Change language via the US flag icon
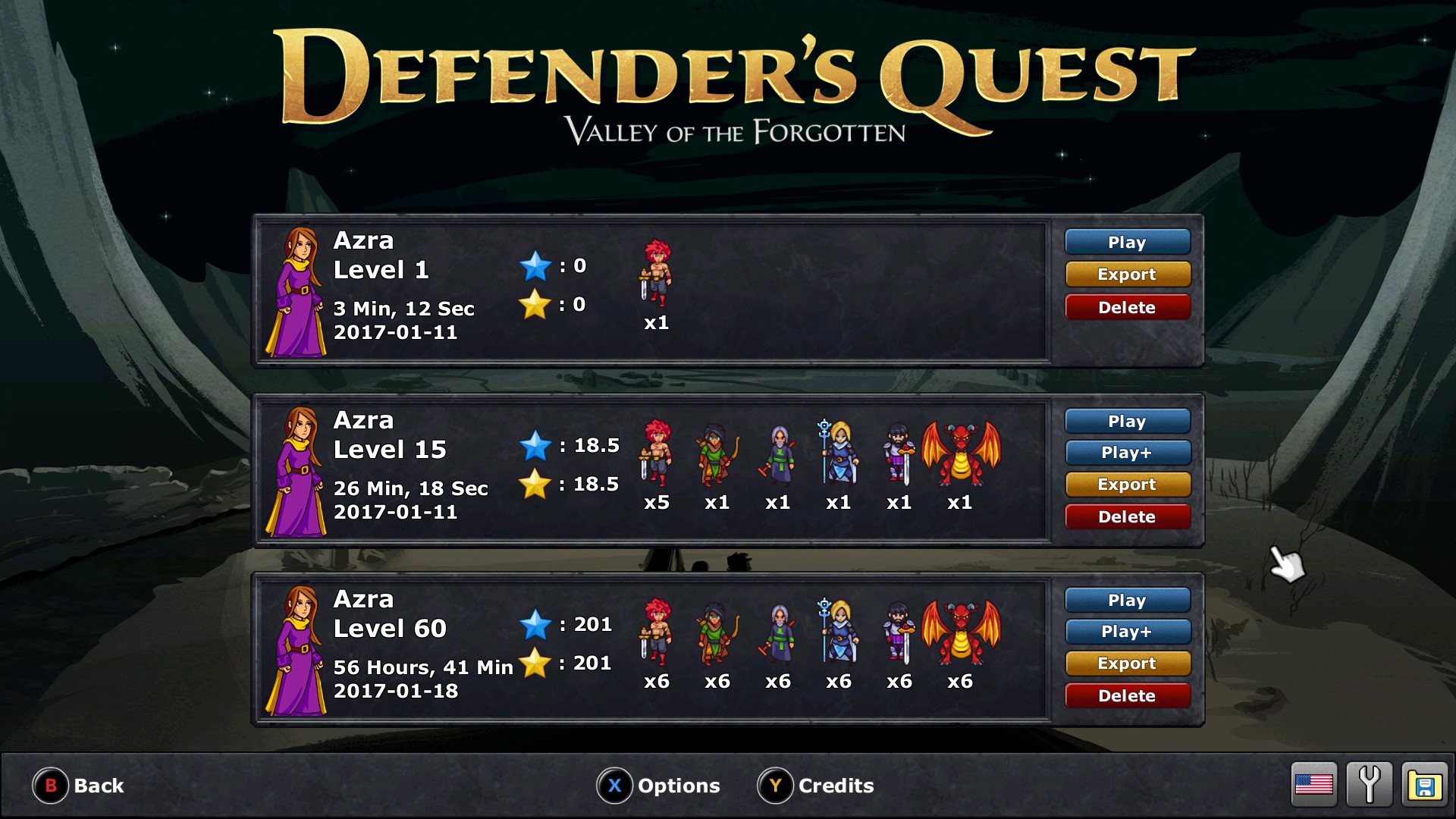 click(1314, 784)
